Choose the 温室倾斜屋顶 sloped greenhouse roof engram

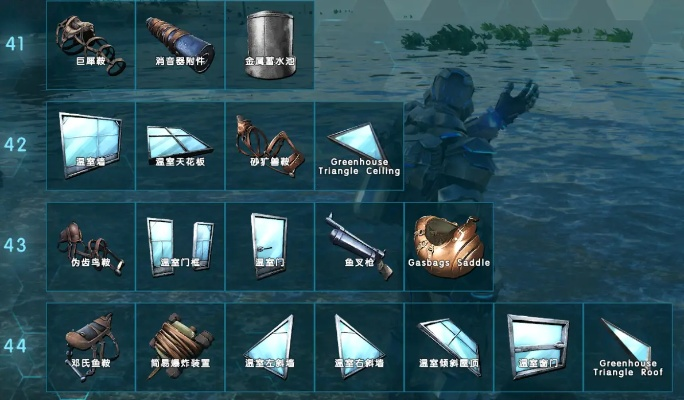(x=448, y=346)
